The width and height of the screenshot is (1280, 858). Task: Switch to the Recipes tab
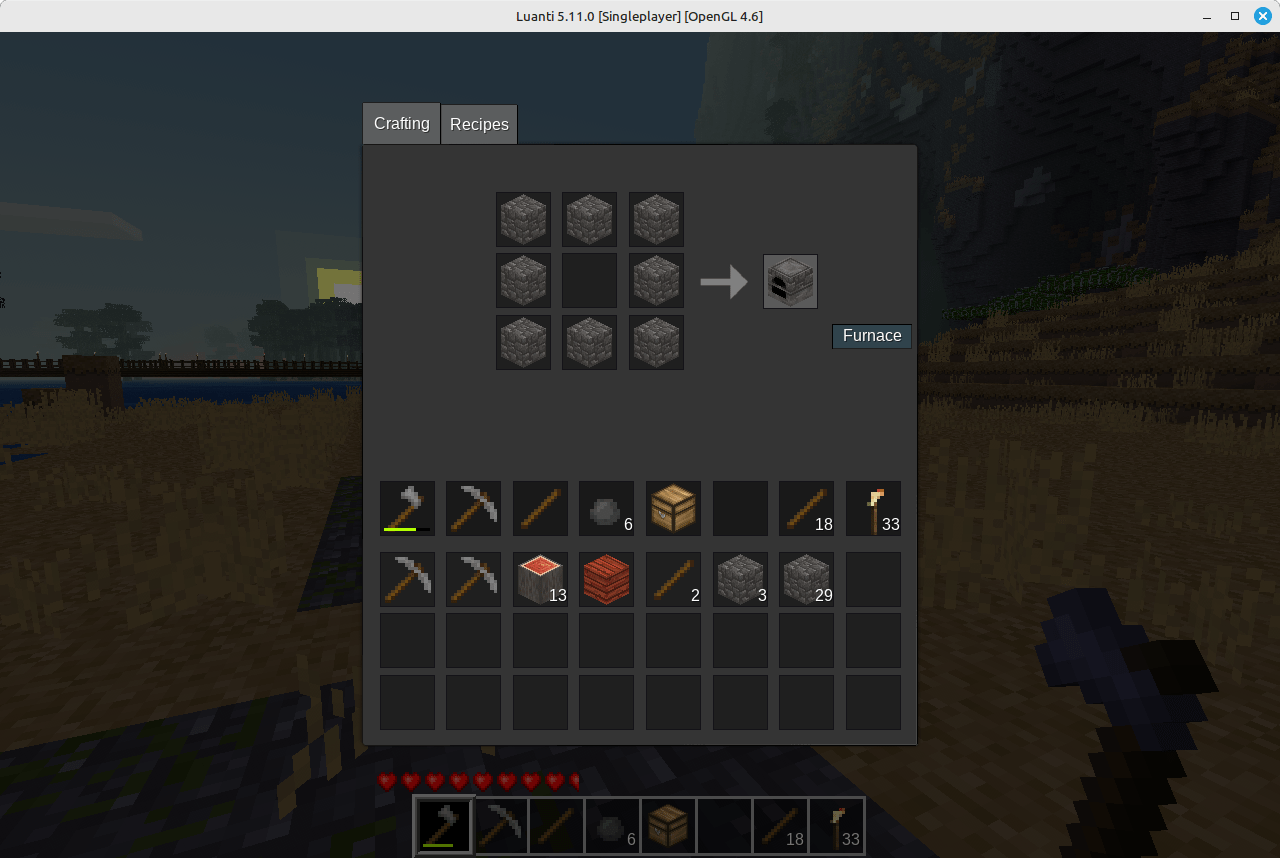(x=479, y=124)
